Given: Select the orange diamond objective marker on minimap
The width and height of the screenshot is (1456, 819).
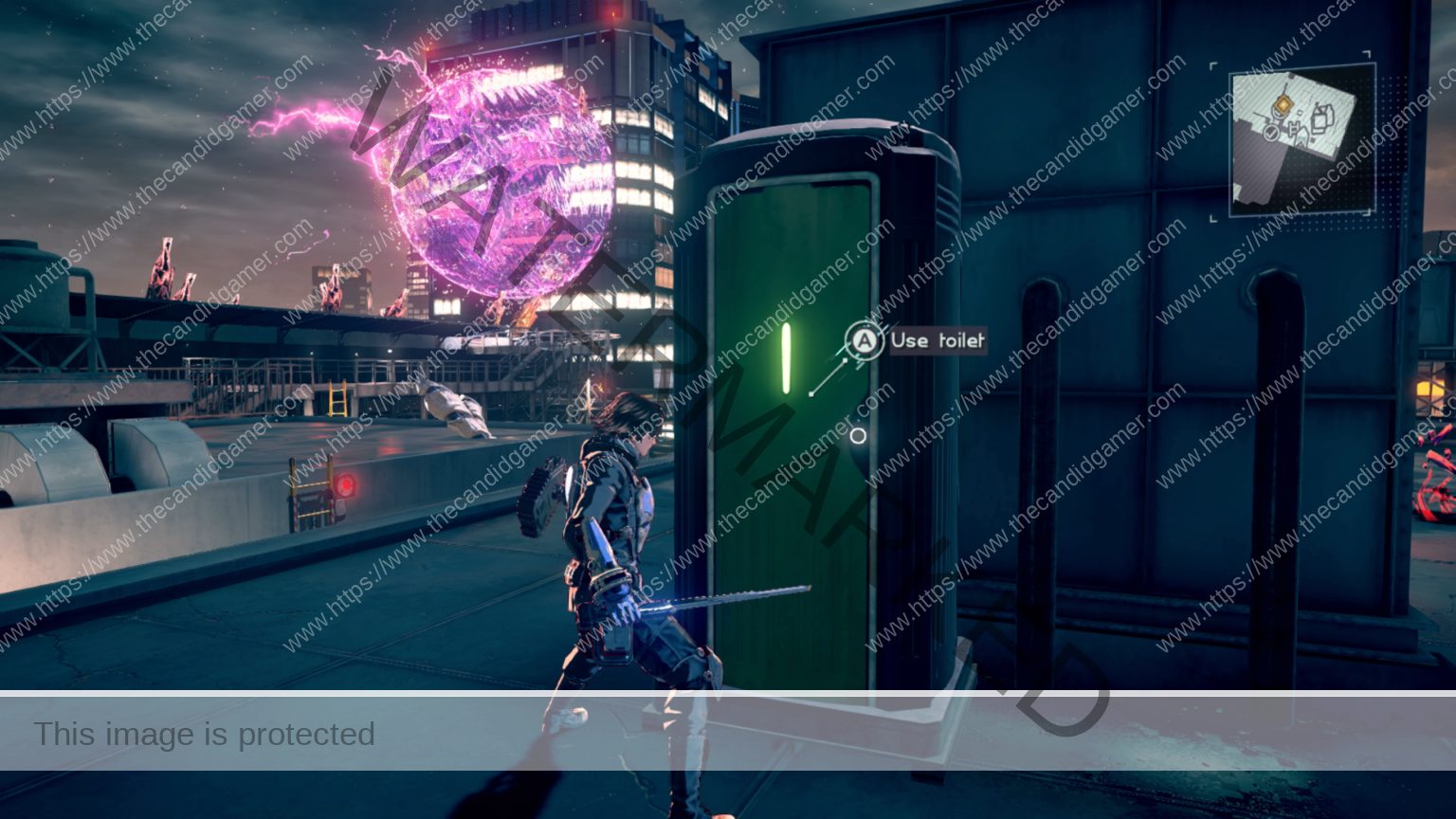Looking at the screenshot, I should tap(1283, 104).
